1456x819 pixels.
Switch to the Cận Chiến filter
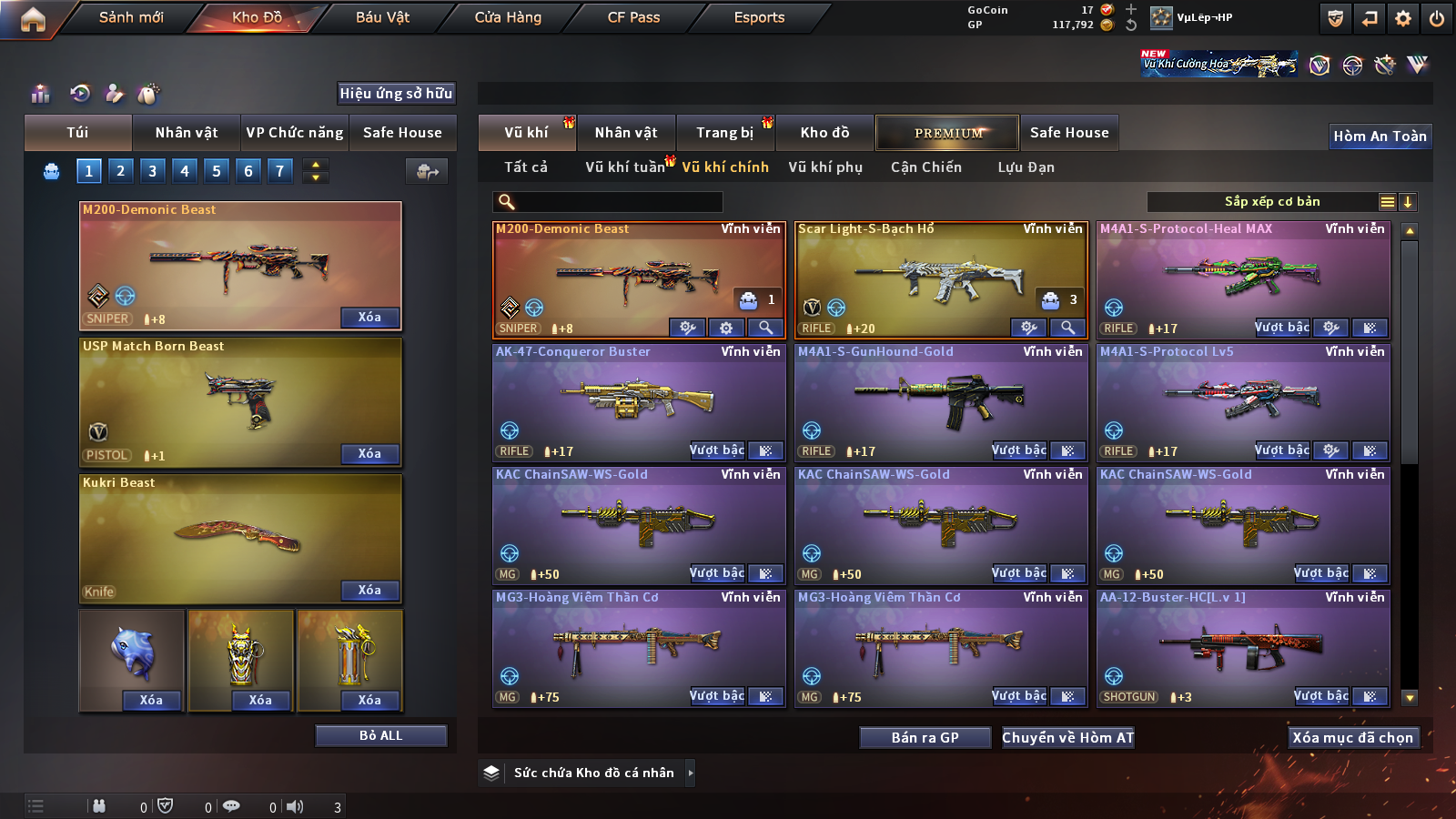[x=925, y=167]
